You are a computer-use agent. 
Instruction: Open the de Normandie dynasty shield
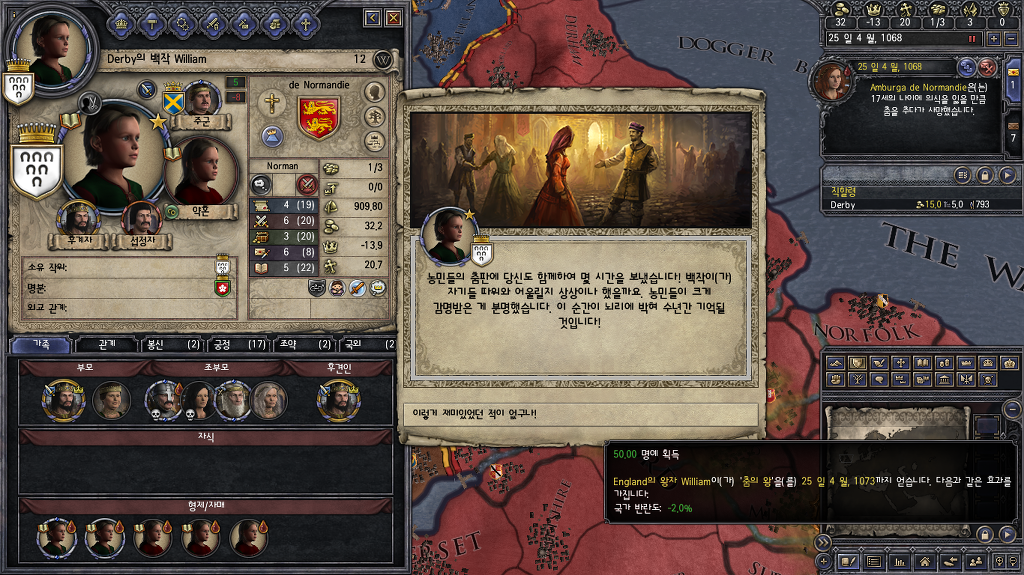point(319,118)
